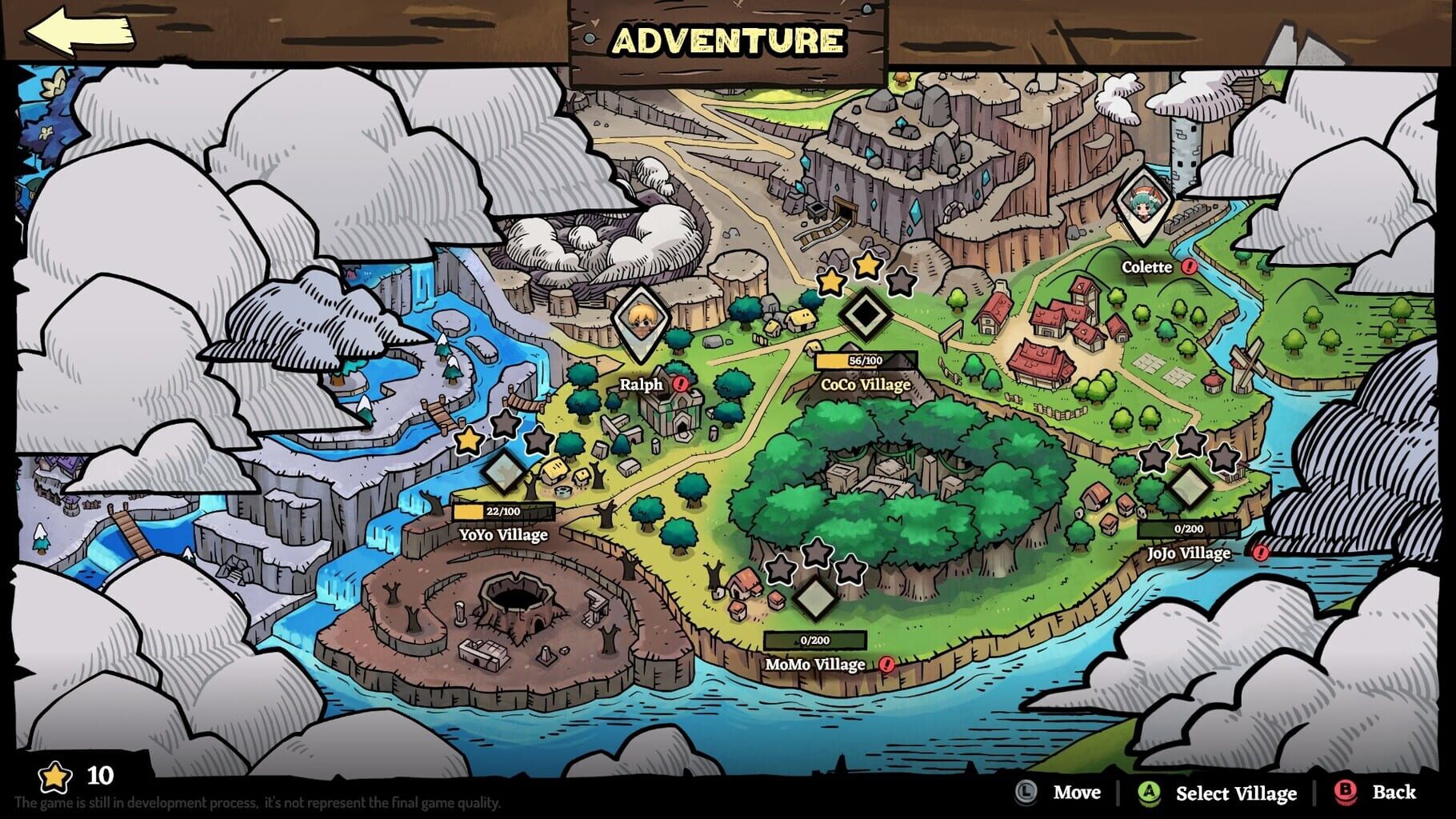Click Colette's portrait marker

(x=1142, y=204)
